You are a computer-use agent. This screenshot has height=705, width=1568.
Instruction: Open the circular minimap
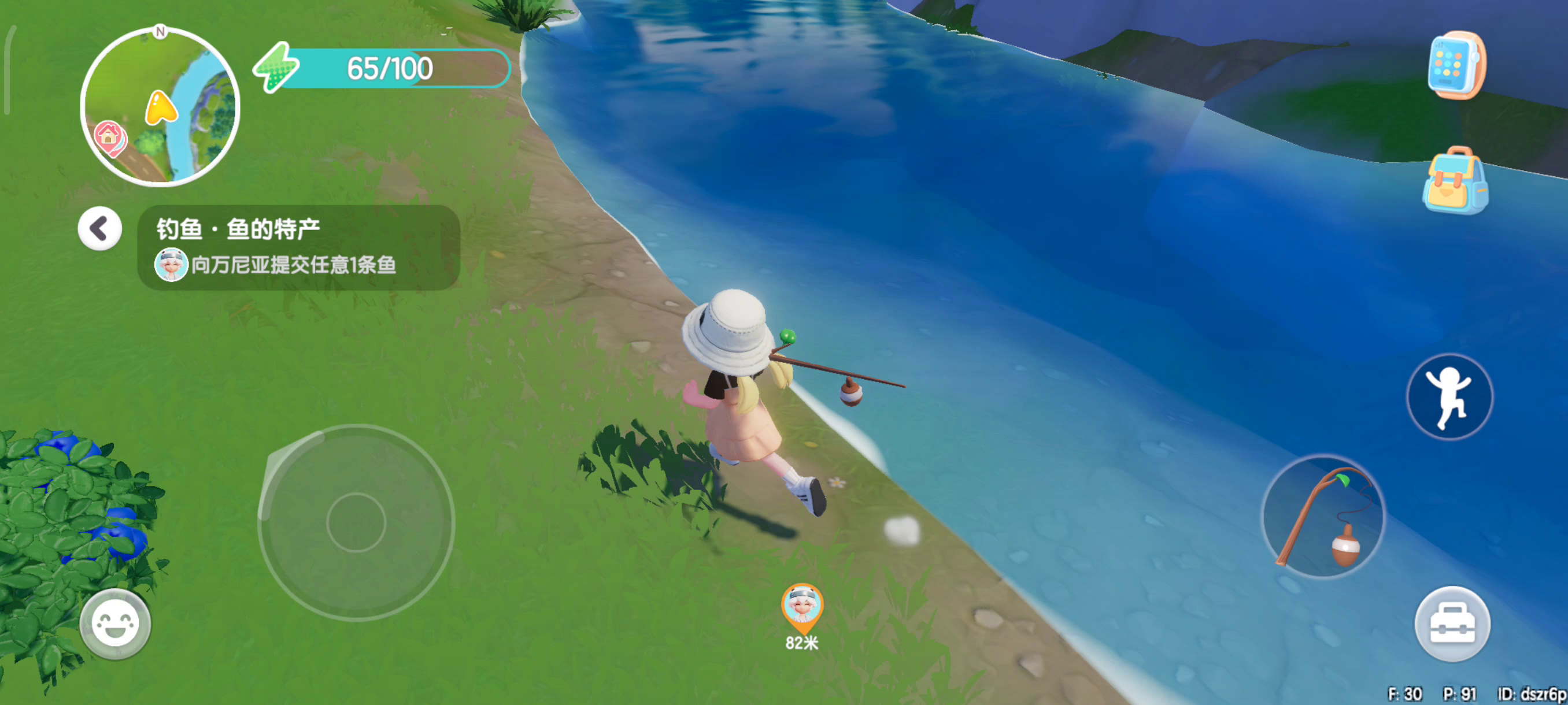point(160,106)
